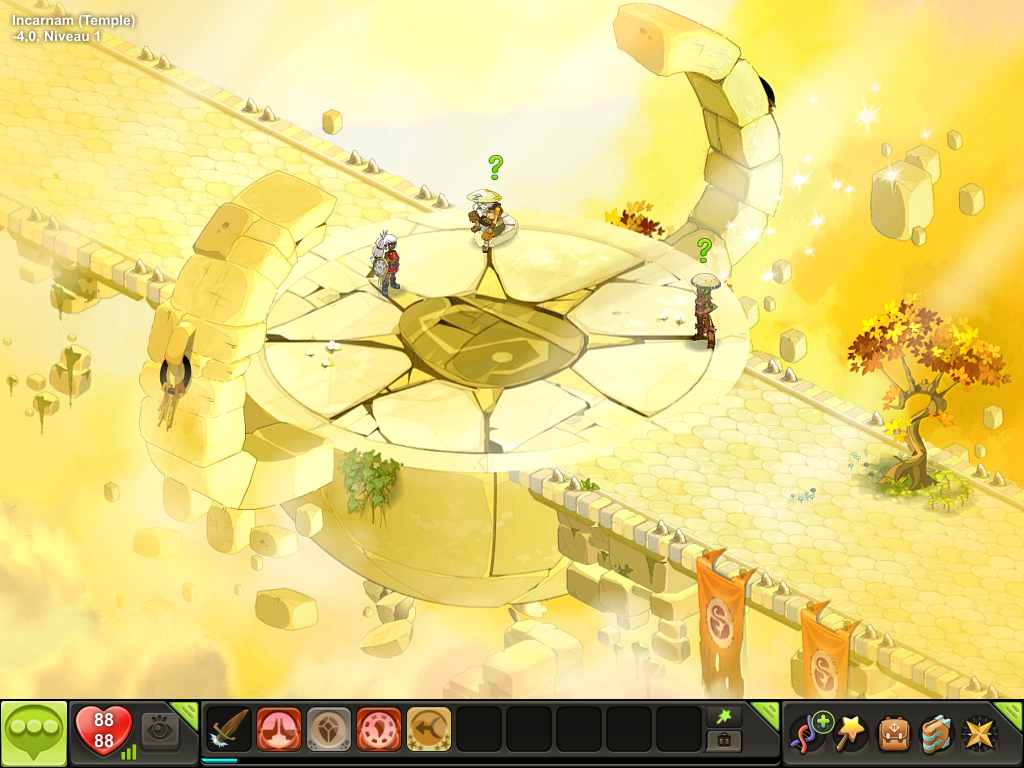Use the grey shield gem spell

point(329,731)
